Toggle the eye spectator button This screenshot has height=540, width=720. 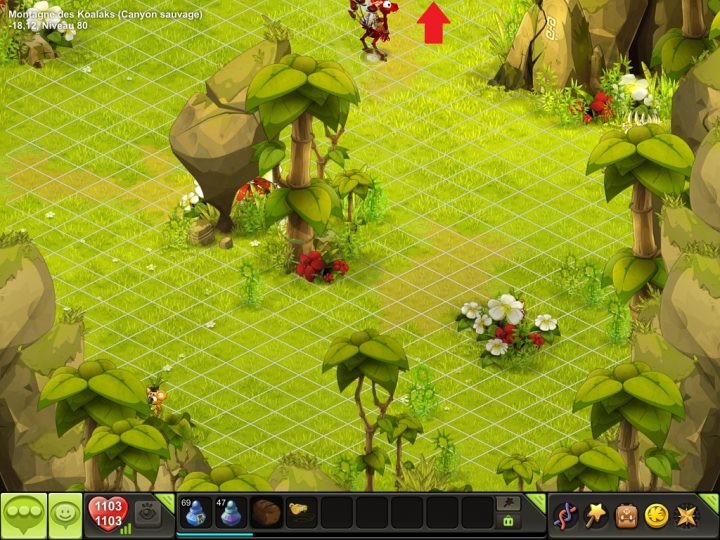point(148,512)
